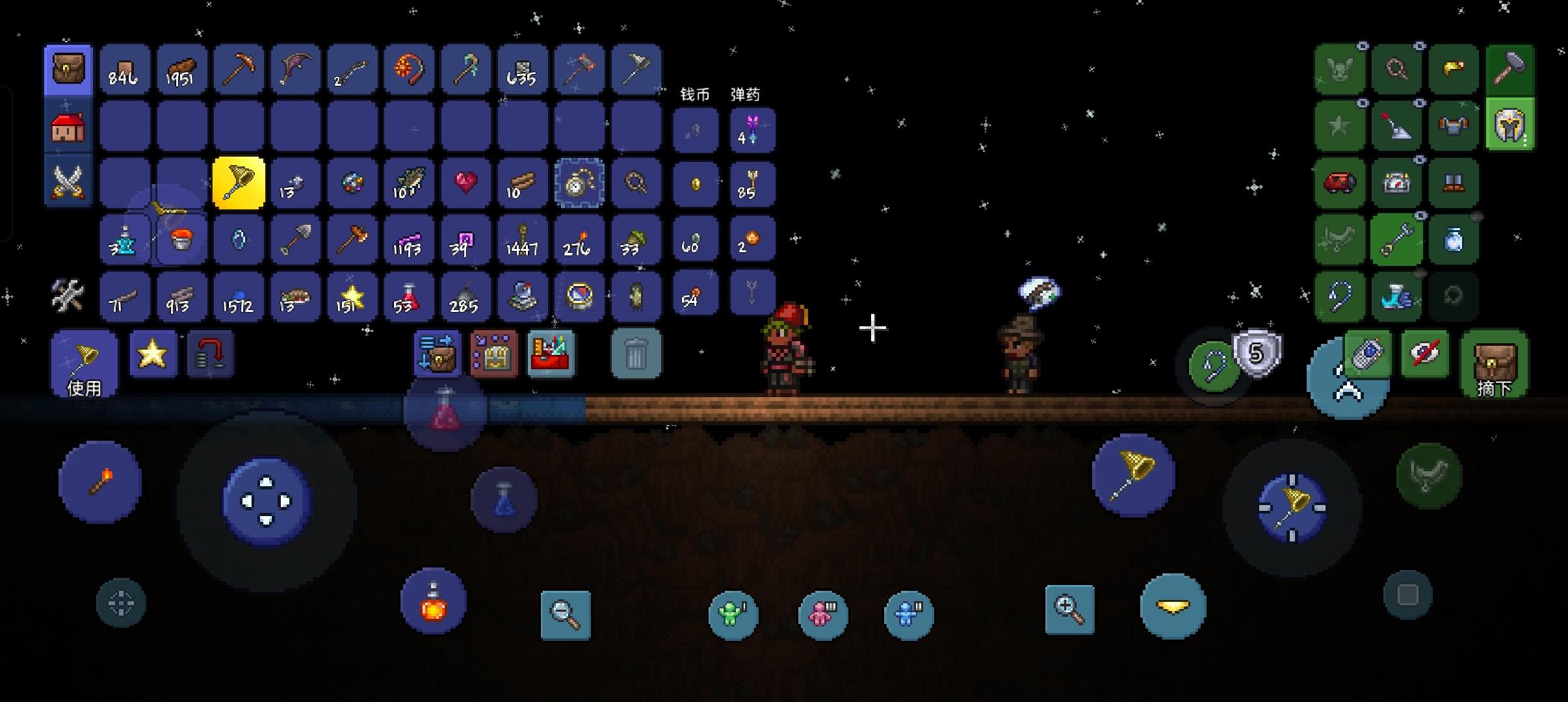Open the crossed-swords equipment tab
1568x702 pixels.
tap(68, 183)
